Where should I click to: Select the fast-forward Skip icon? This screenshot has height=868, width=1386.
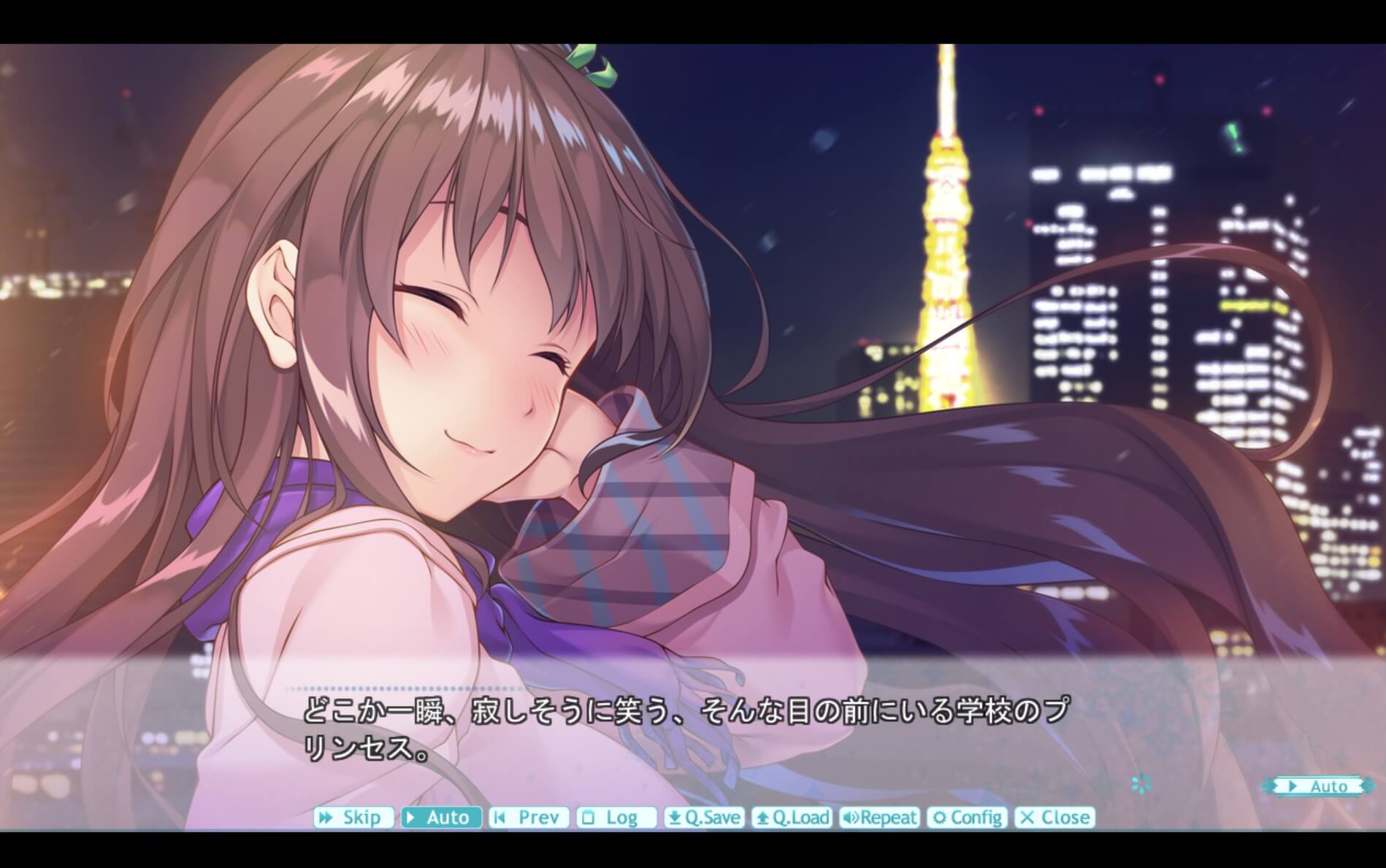(x=326, y=817)
